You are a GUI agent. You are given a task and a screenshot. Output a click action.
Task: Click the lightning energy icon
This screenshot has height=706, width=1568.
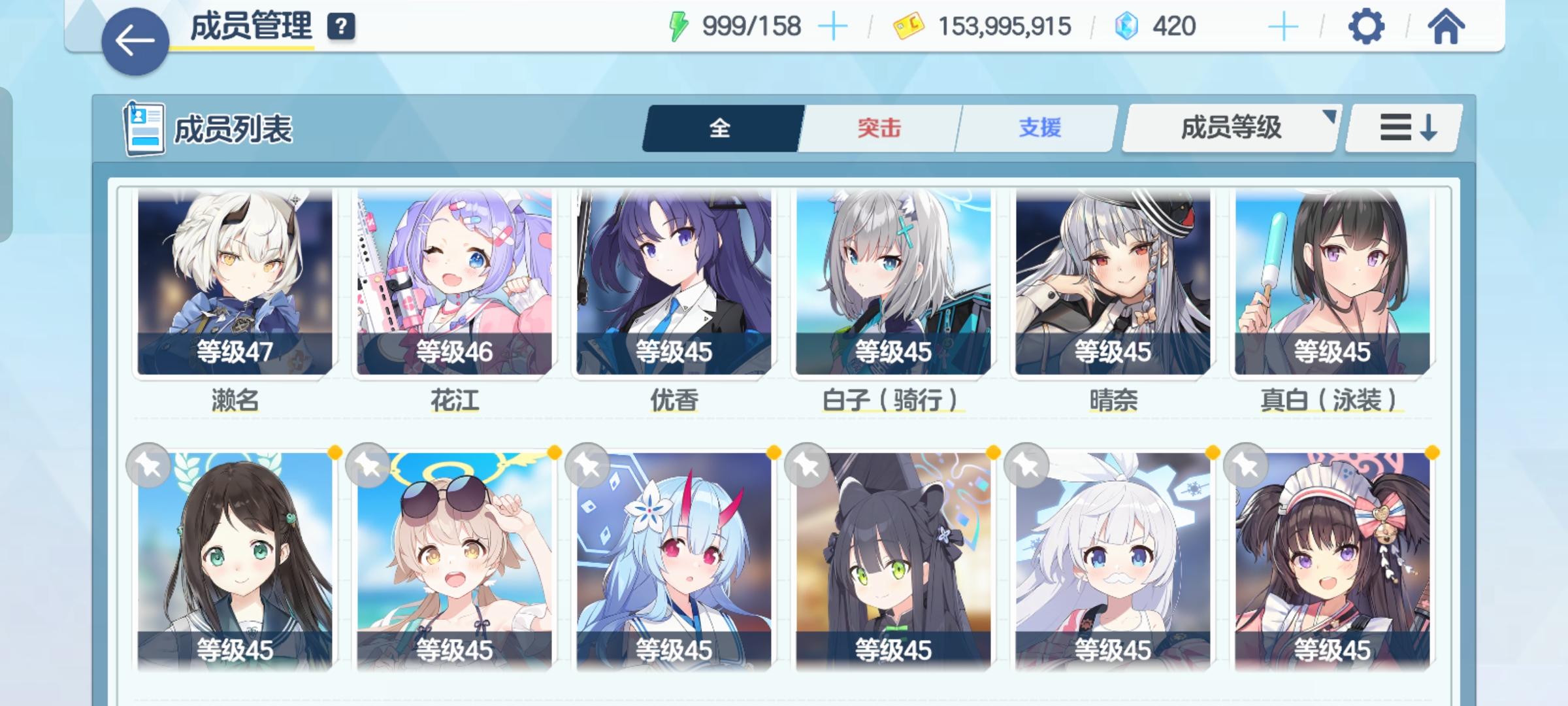(x=679, y=25)
